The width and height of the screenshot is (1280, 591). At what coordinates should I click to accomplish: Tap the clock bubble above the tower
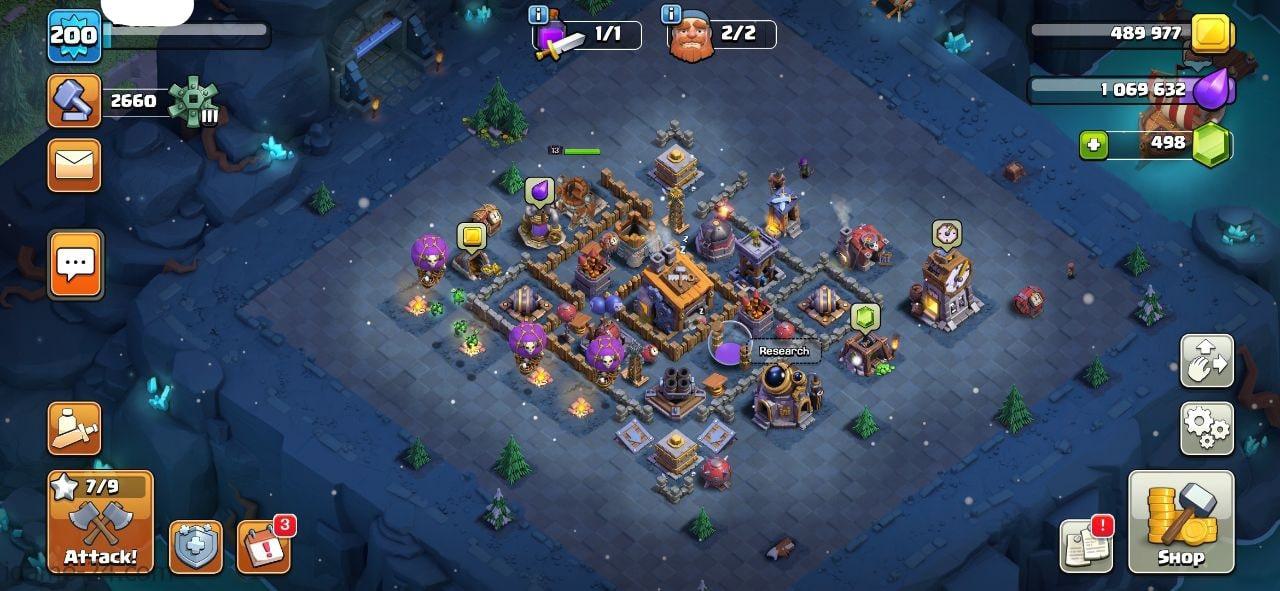(946, 234)
